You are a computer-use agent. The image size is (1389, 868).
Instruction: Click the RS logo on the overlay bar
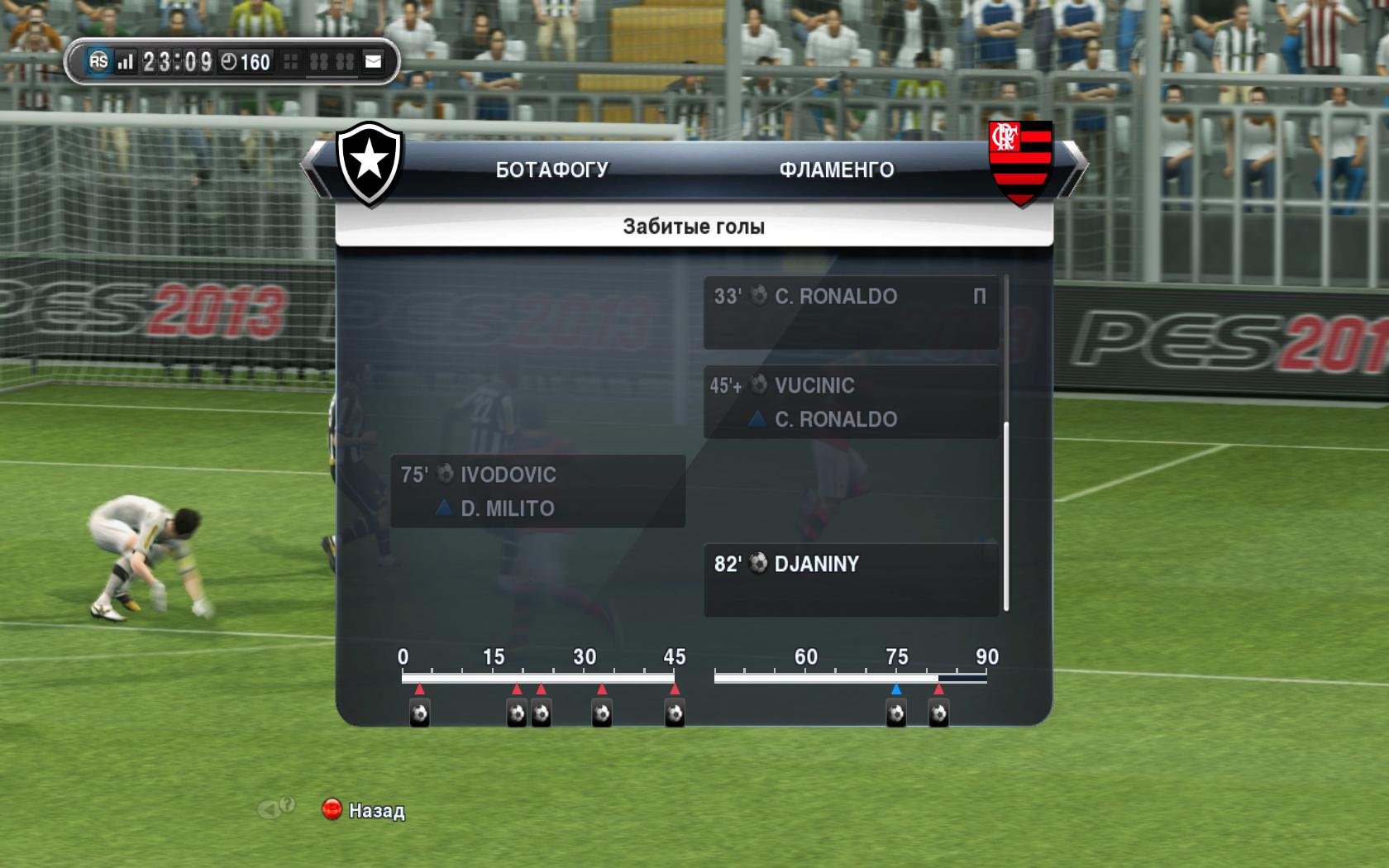(98, 61)
